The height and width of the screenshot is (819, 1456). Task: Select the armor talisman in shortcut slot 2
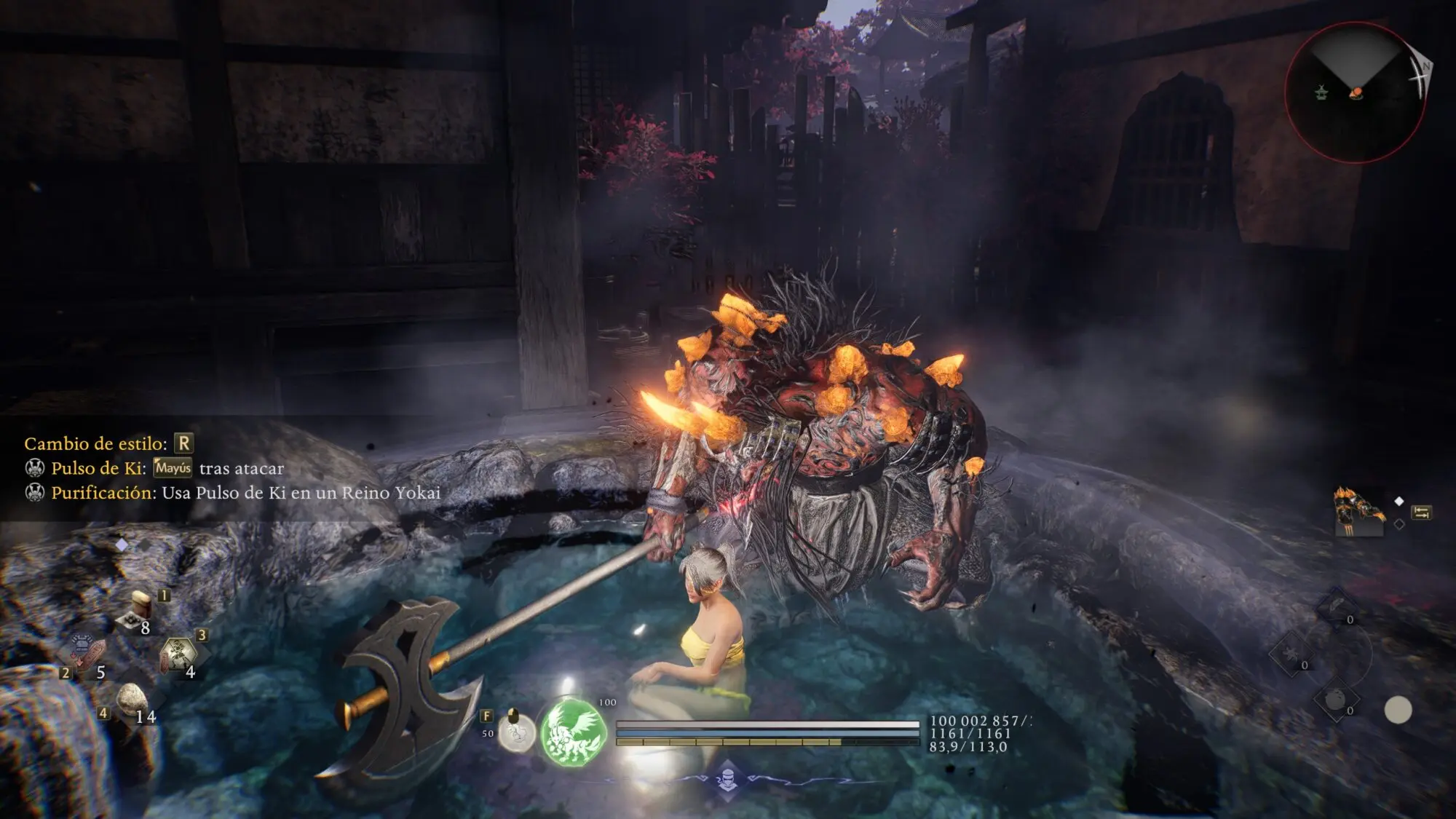pos(86,653)
